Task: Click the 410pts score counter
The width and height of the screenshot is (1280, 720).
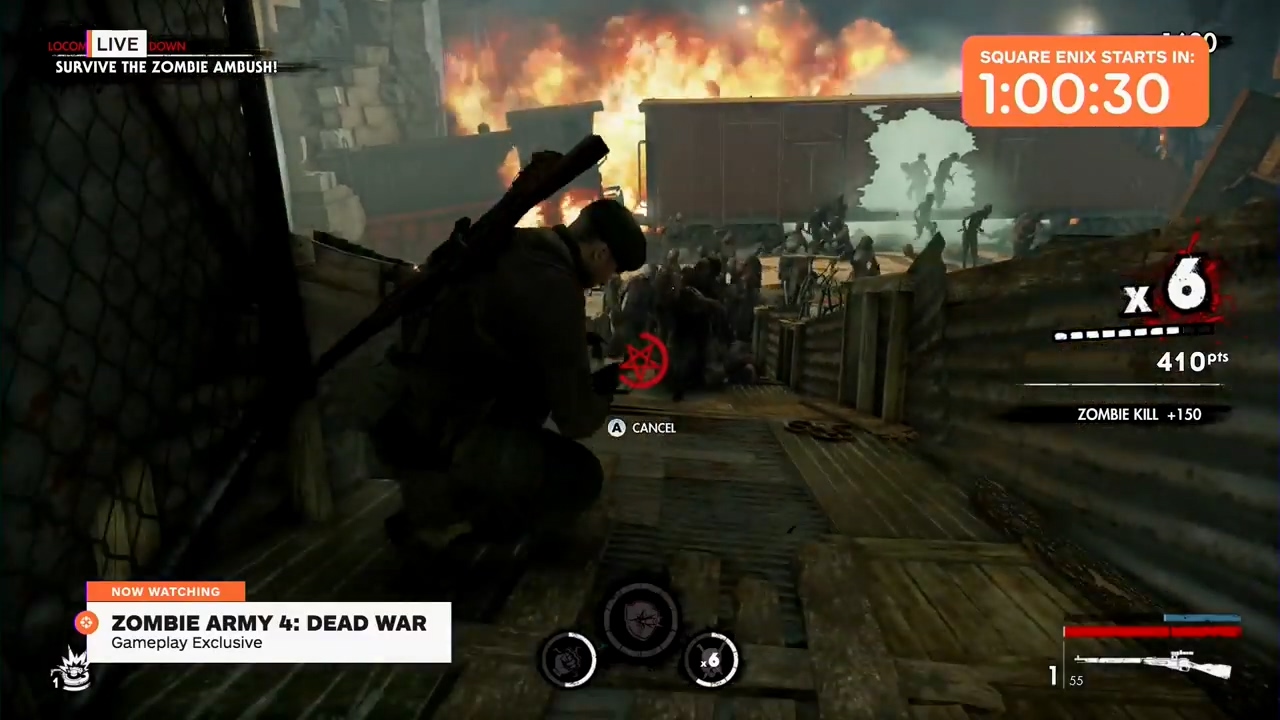Action: pyautogui.click(x=1193, y=361)
